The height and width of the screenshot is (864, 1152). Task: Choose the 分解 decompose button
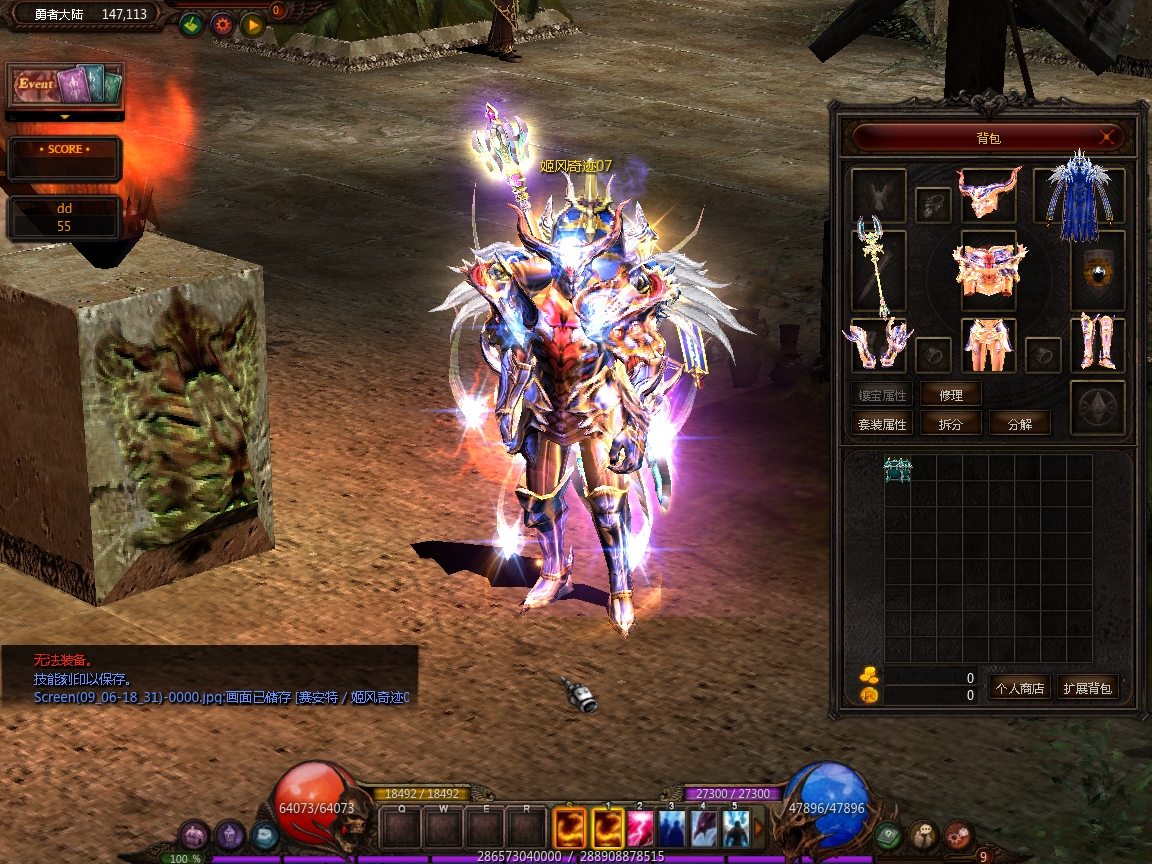1020,424
